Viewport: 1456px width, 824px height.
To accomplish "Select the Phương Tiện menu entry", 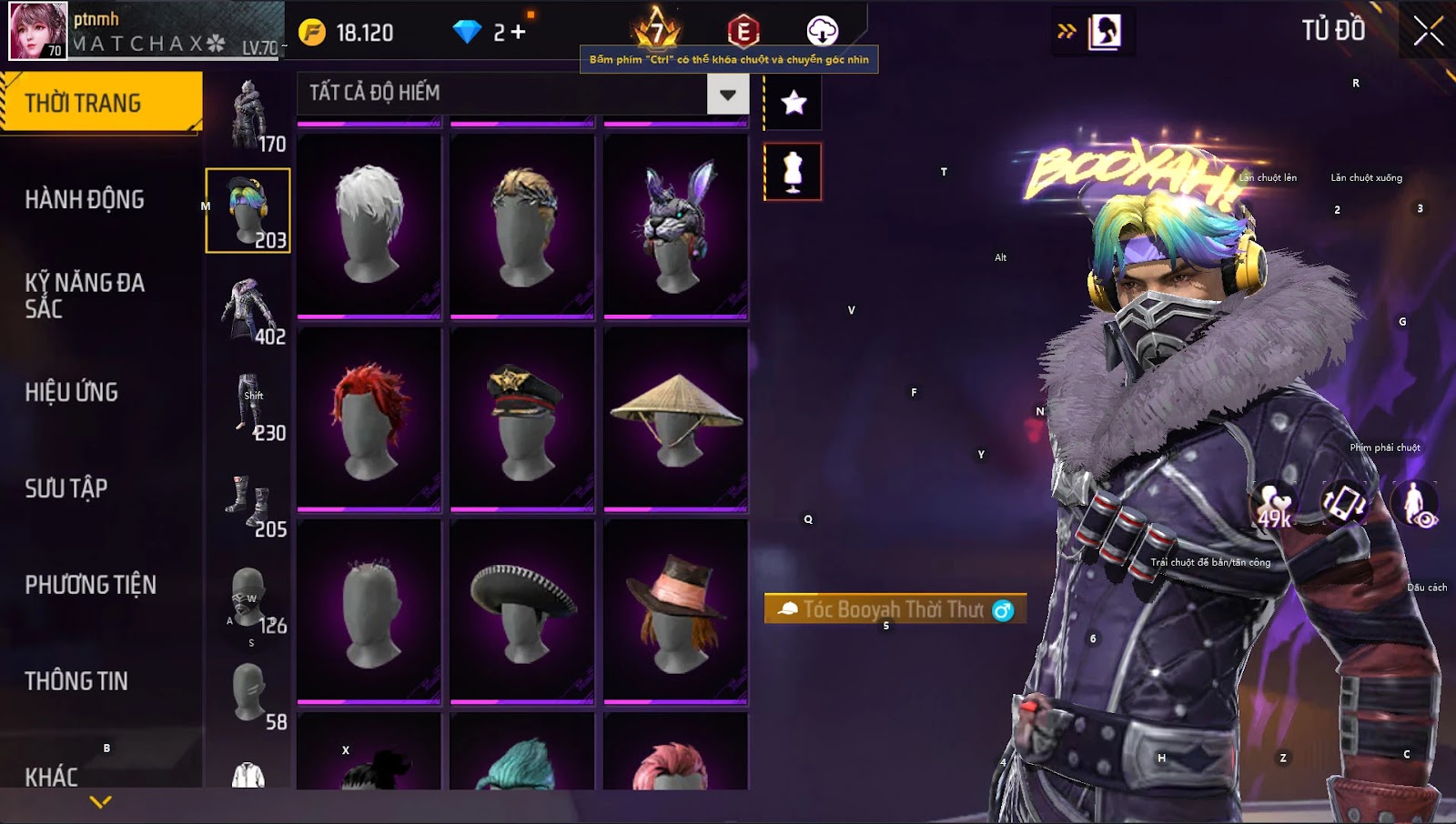I will (91, 585).
